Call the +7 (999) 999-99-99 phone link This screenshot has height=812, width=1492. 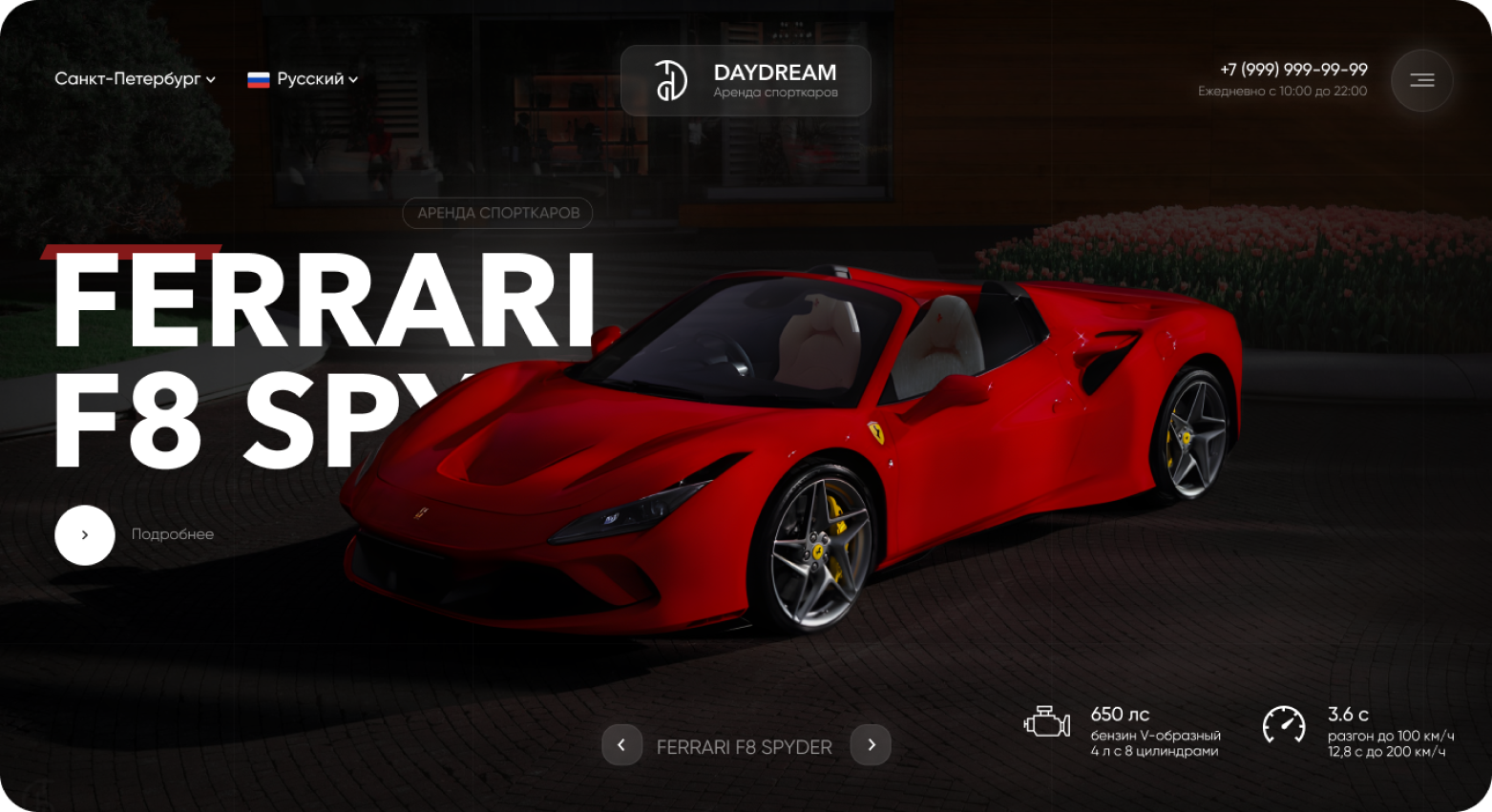[x=1293, y=70]
